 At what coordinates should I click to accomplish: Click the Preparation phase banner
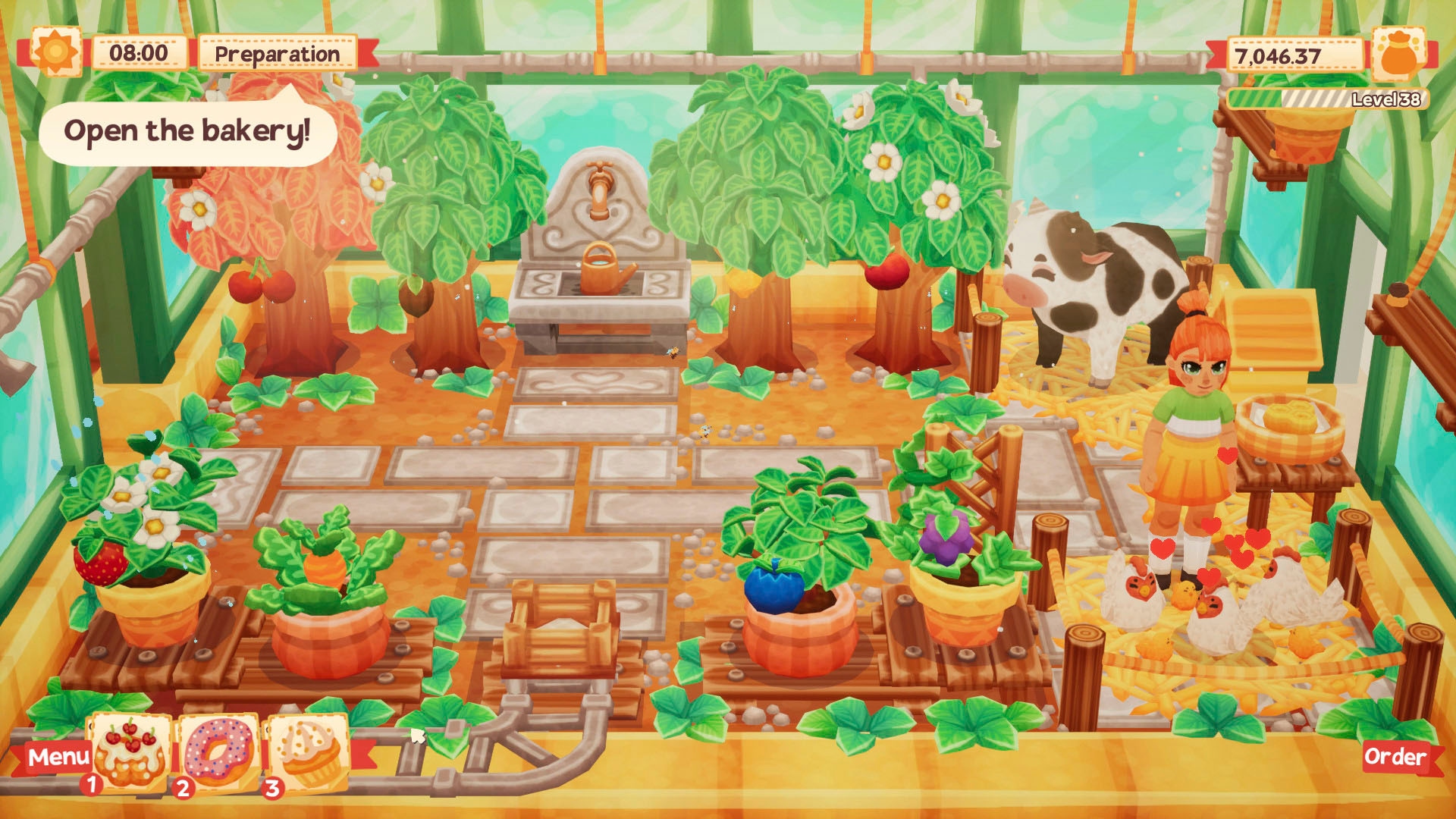coord(277,53)
